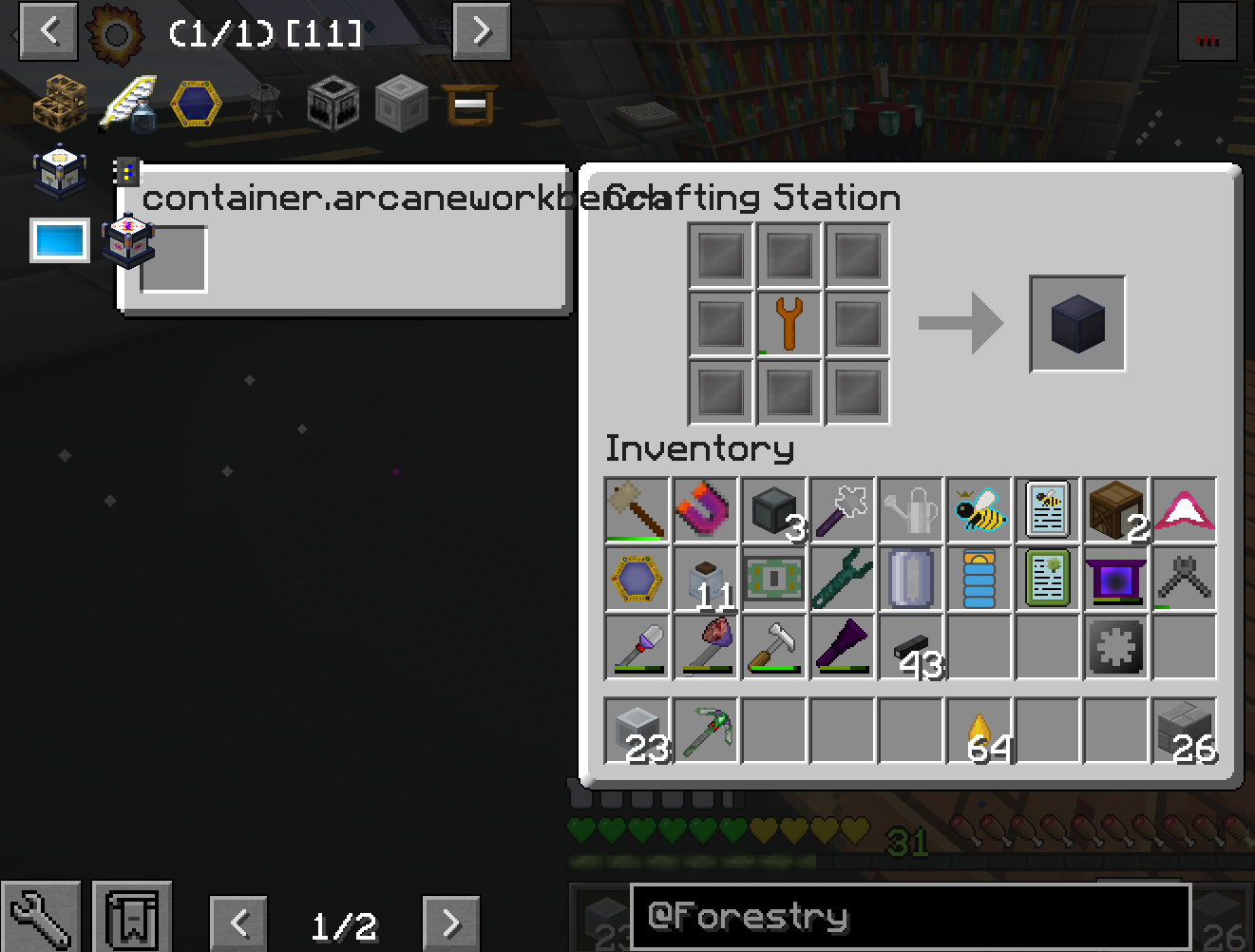Select the stack of 64 wax drops
This screenshot has width=1255, height=952.
pyautogui.click(x=979, y=731)
